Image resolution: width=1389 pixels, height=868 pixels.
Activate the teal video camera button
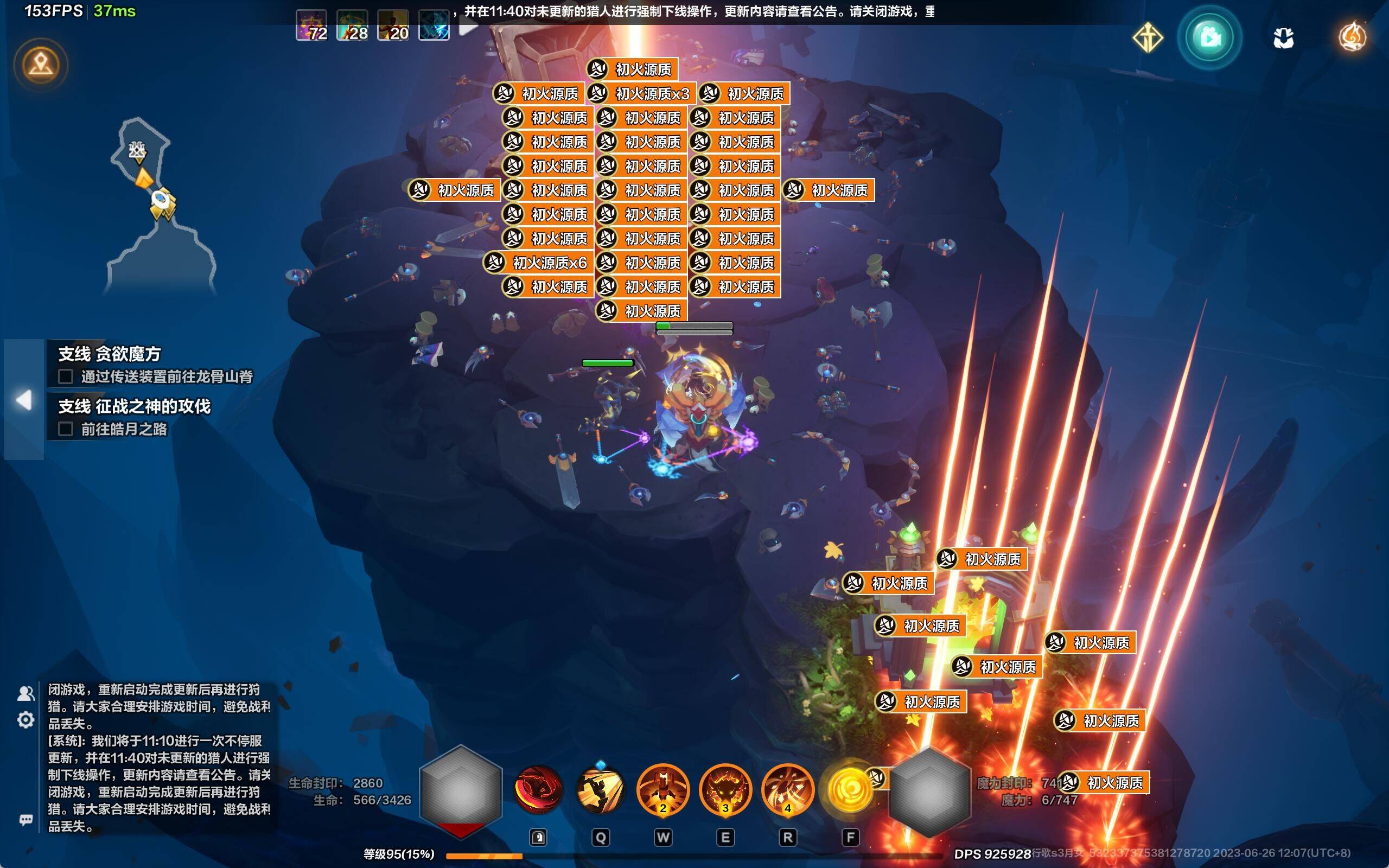(1209, 38)
